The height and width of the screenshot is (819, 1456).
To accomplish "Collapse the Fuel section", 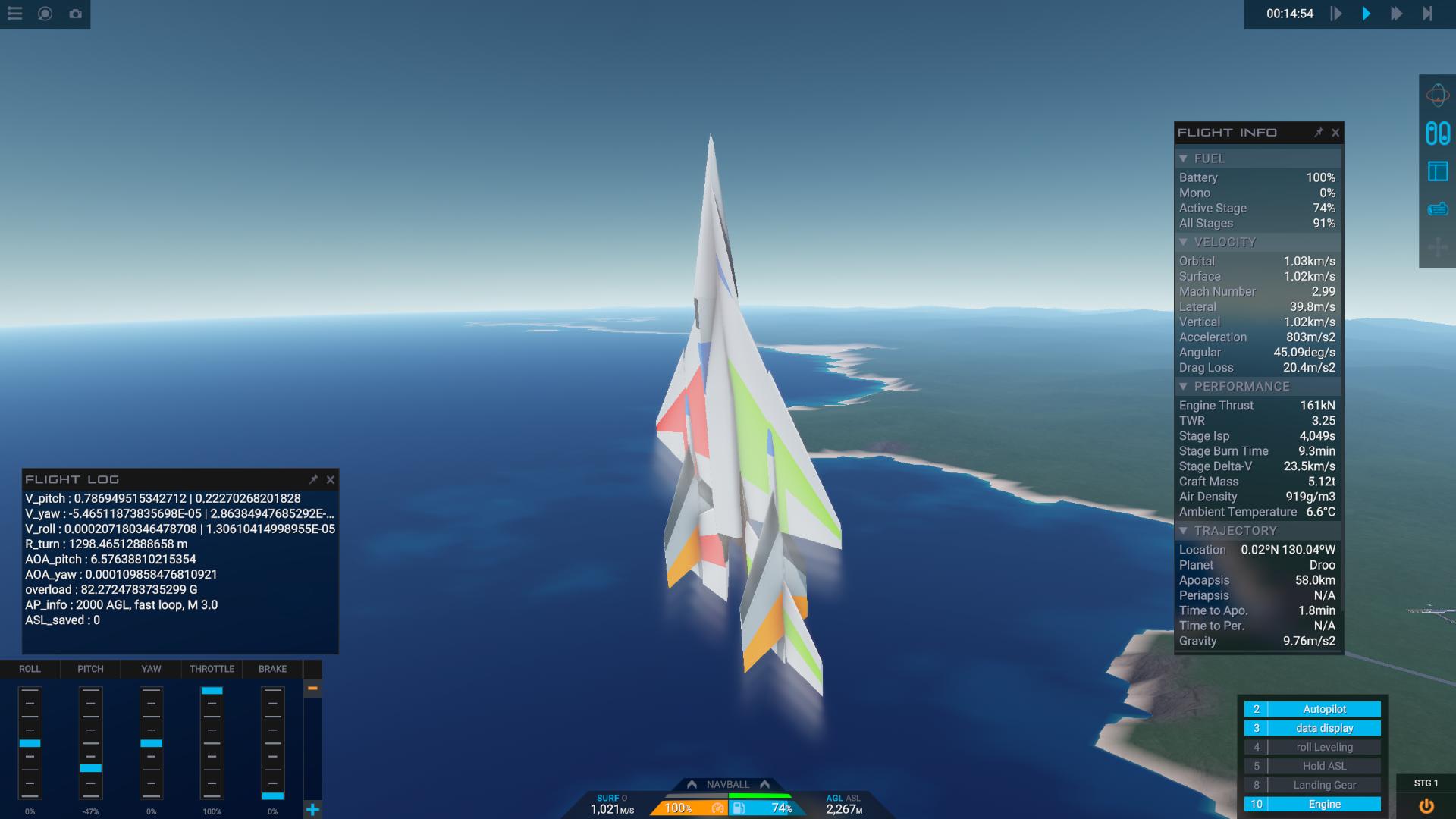I will 1184,158.
